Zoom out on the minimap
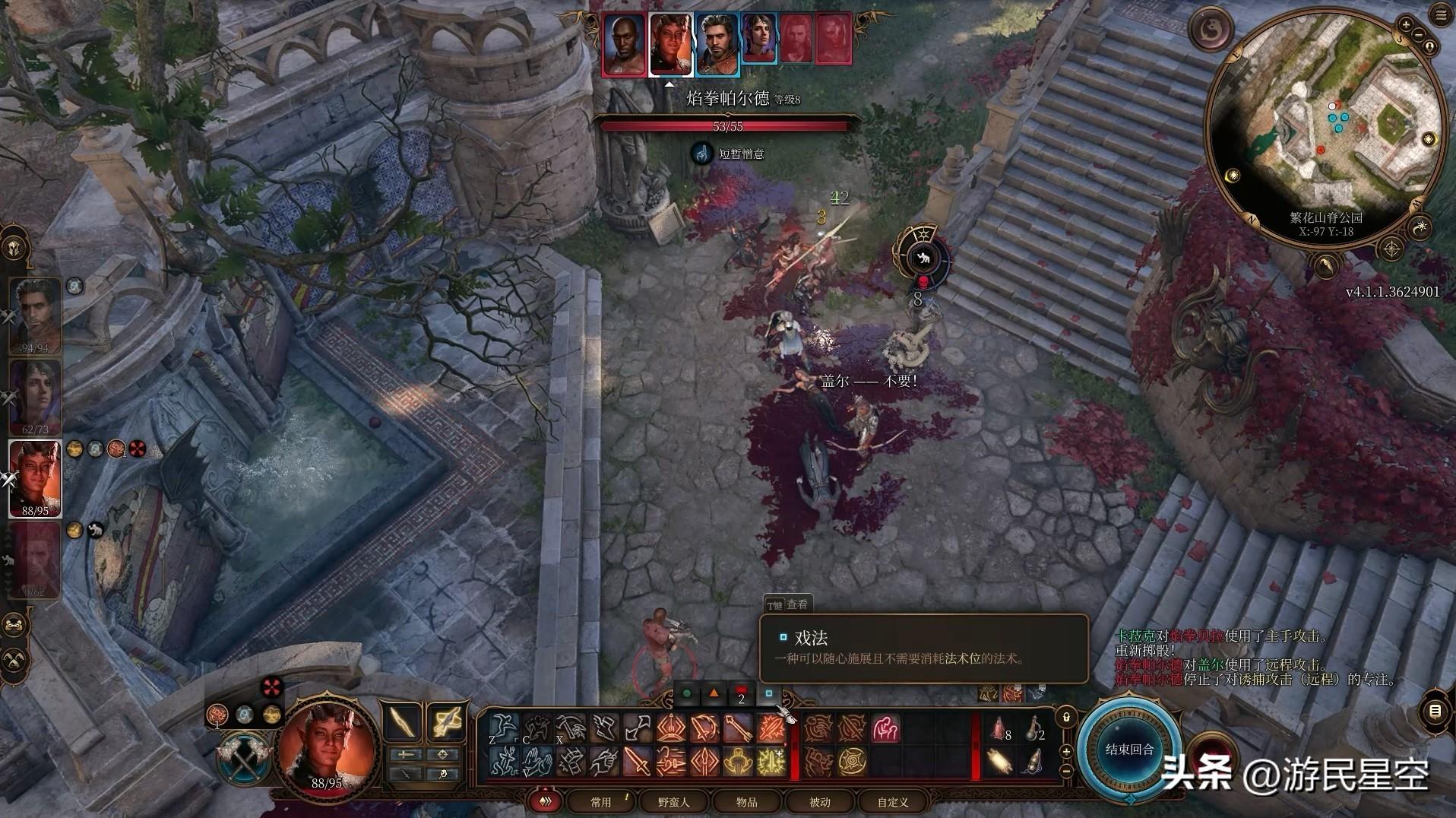 coord(1418,34)
